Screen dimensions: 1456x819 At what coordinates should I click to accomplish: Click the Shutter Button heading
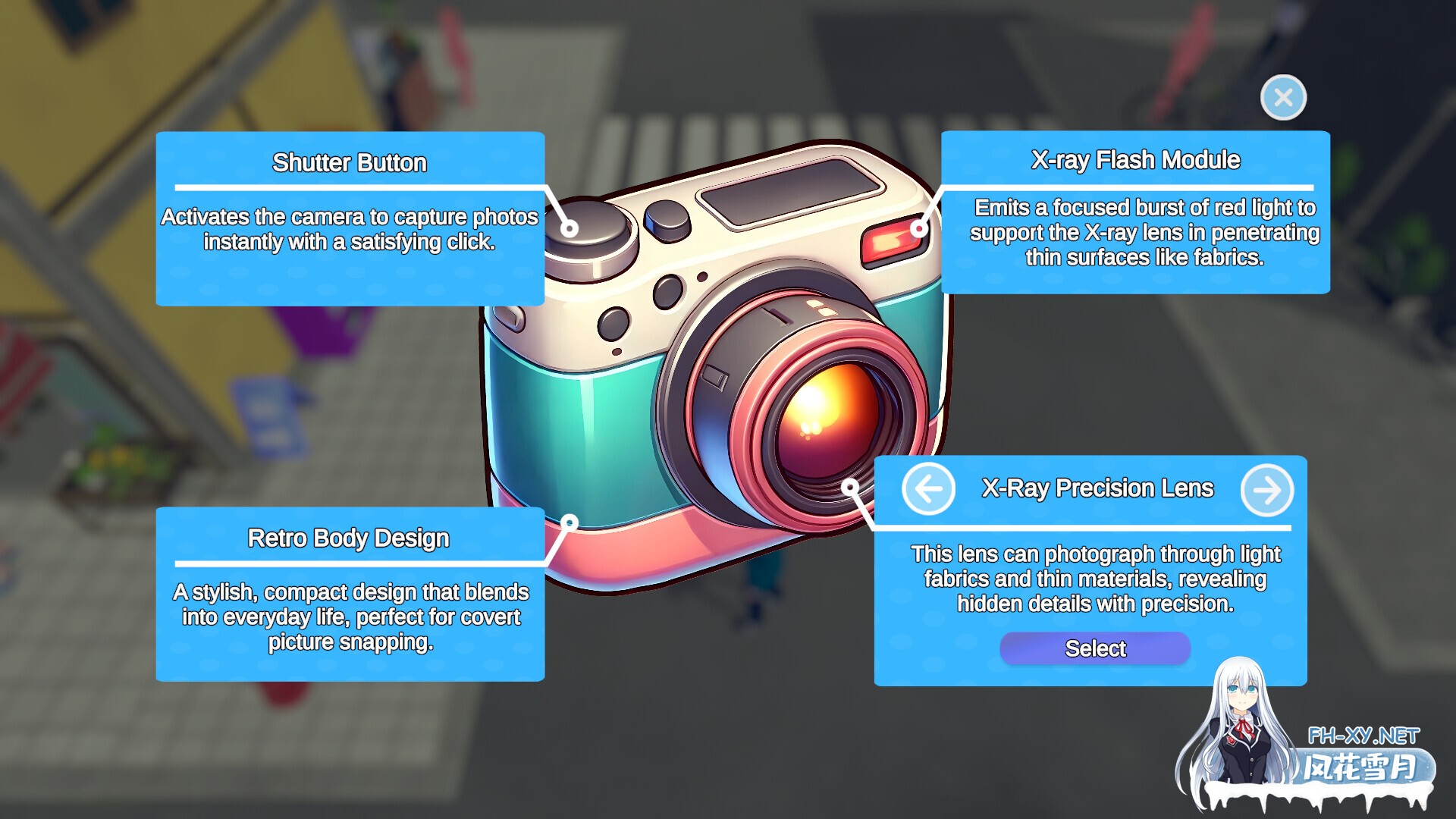pyautogui.click(x=350, y=162)
